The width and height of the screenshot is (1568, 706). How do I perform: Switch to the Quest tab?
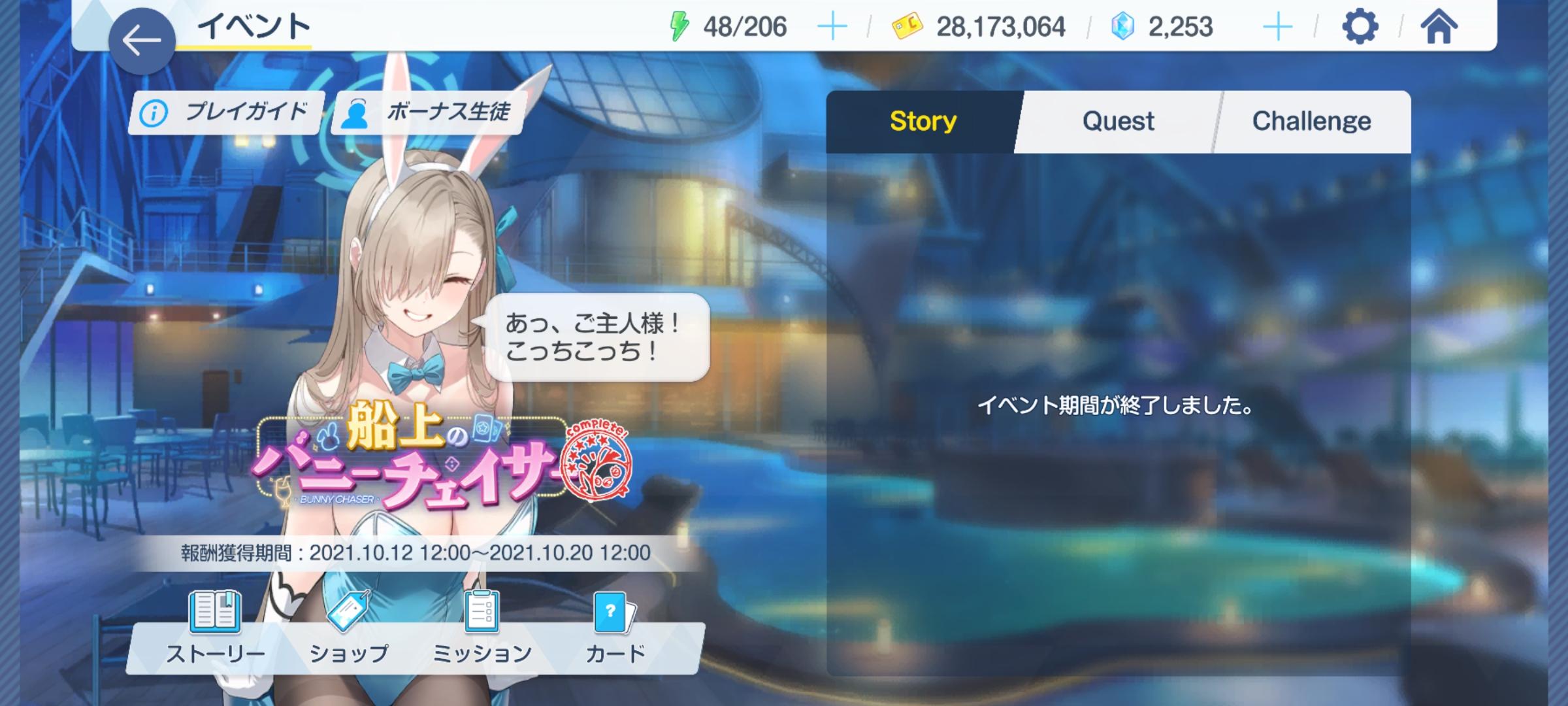coord(1118,122)
